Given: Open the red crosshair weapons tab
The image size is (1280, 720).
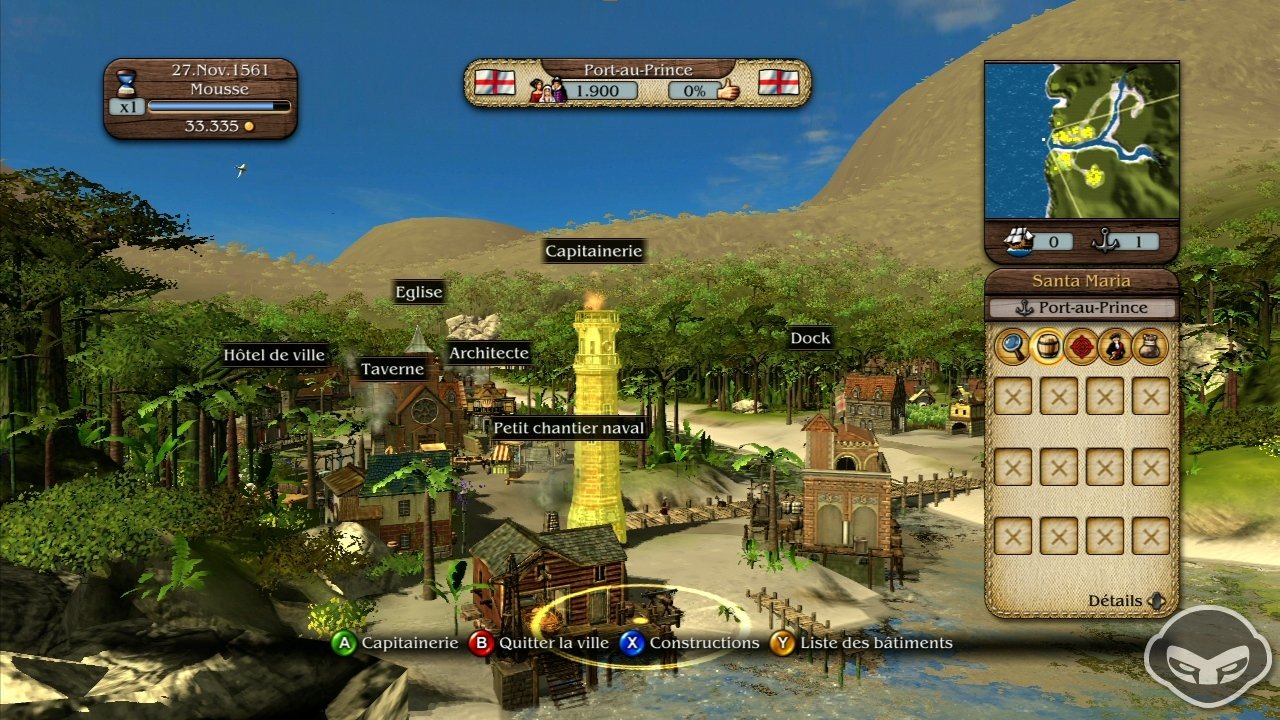Looking at the screenshot, I should pyautogui.click(x=1081, y=346).
